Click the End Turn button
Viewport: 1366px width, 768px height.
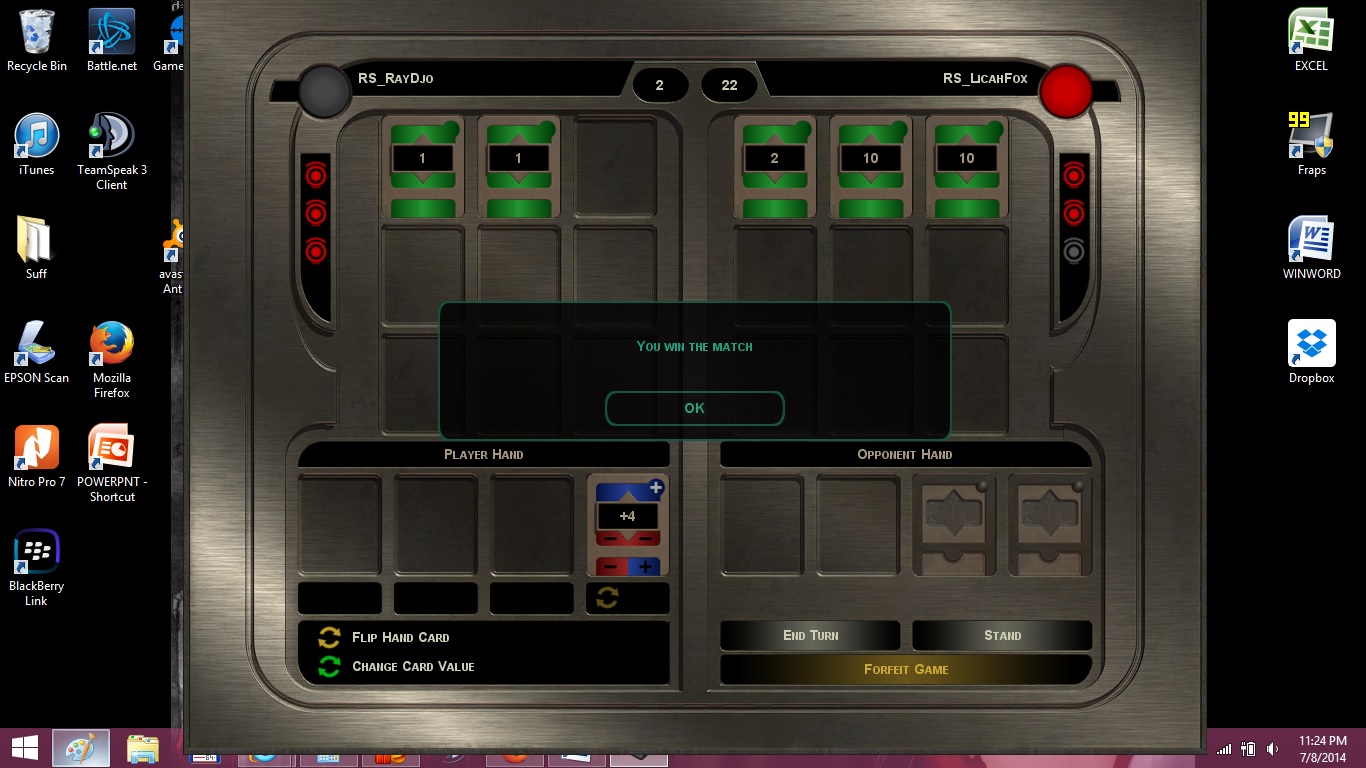[810, 636]
